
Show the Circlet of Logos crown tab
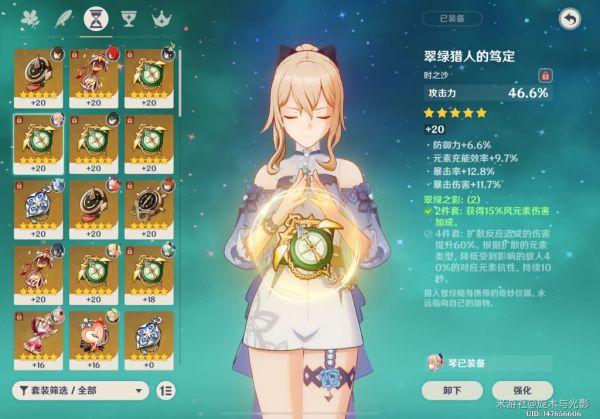pos(159,18)
